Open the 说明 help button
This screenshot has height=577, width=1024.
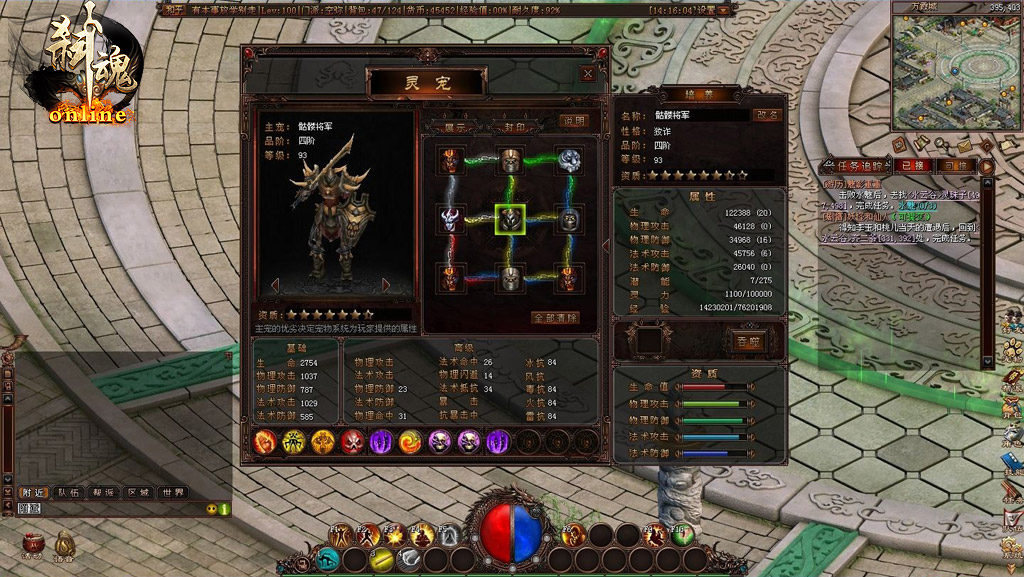pos(573,120)
